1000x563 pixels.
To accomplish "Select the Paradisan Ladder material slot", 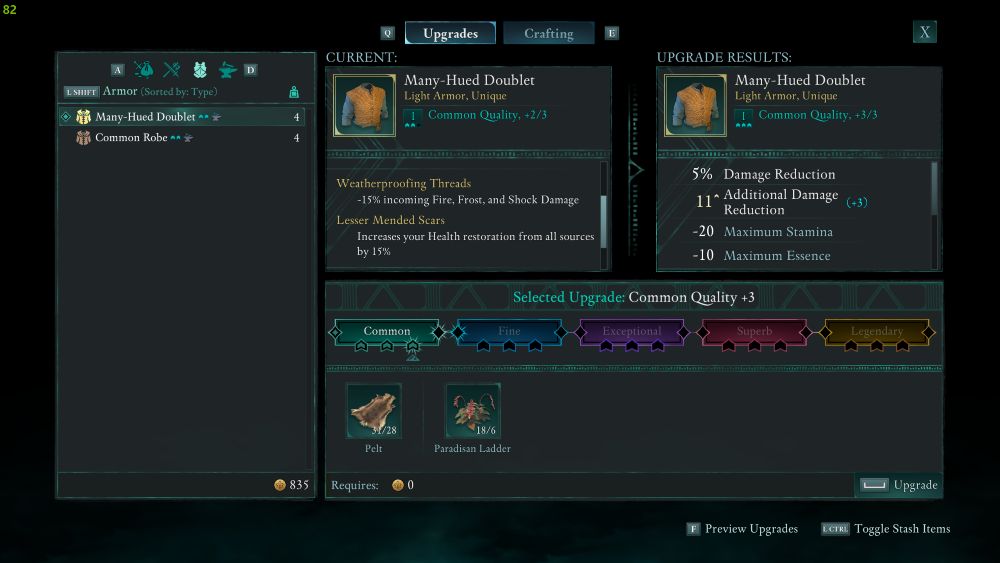I will tap(473, 411).
